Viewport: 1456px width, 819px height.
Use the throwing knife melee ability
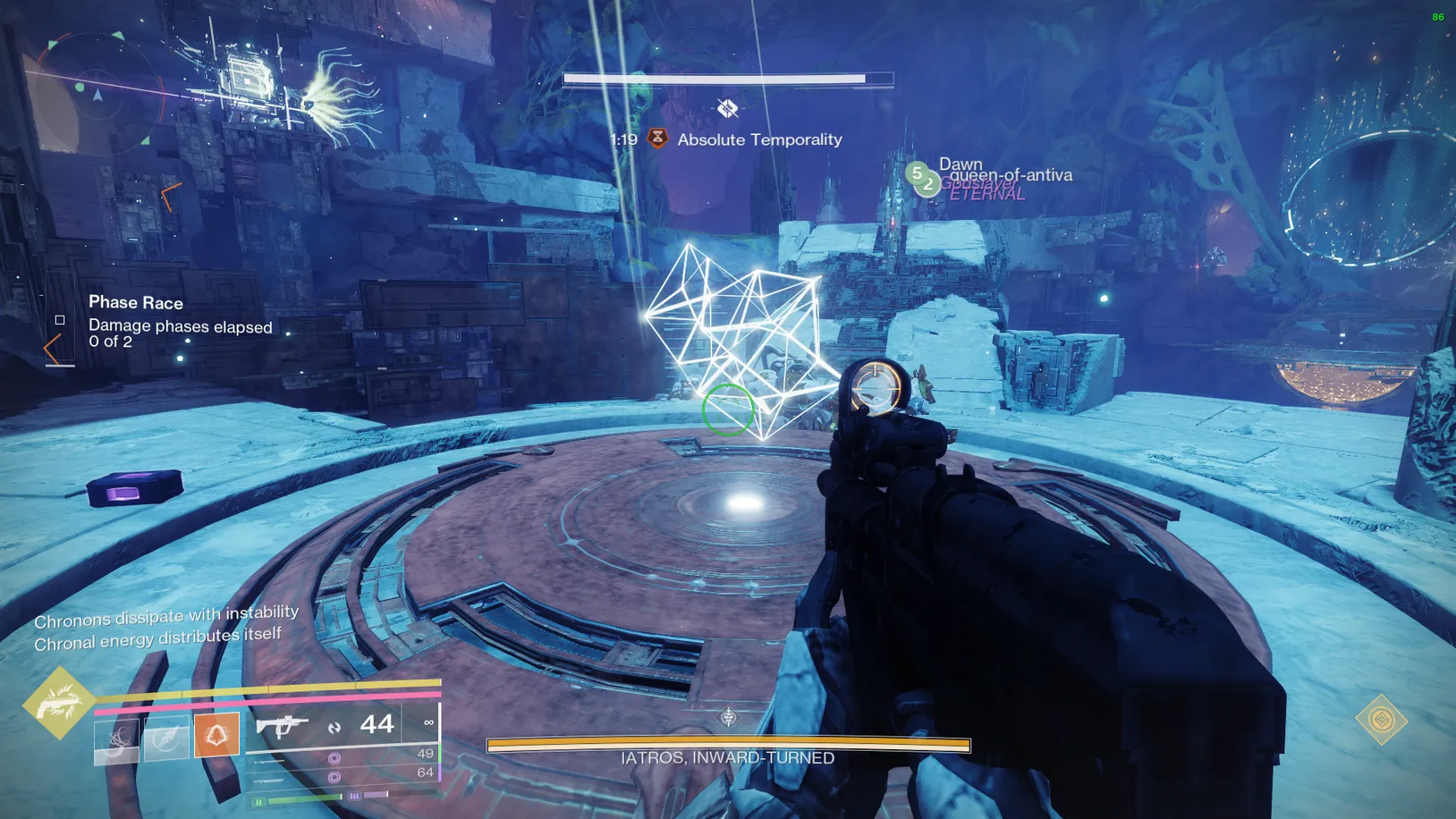pos(166,738)
